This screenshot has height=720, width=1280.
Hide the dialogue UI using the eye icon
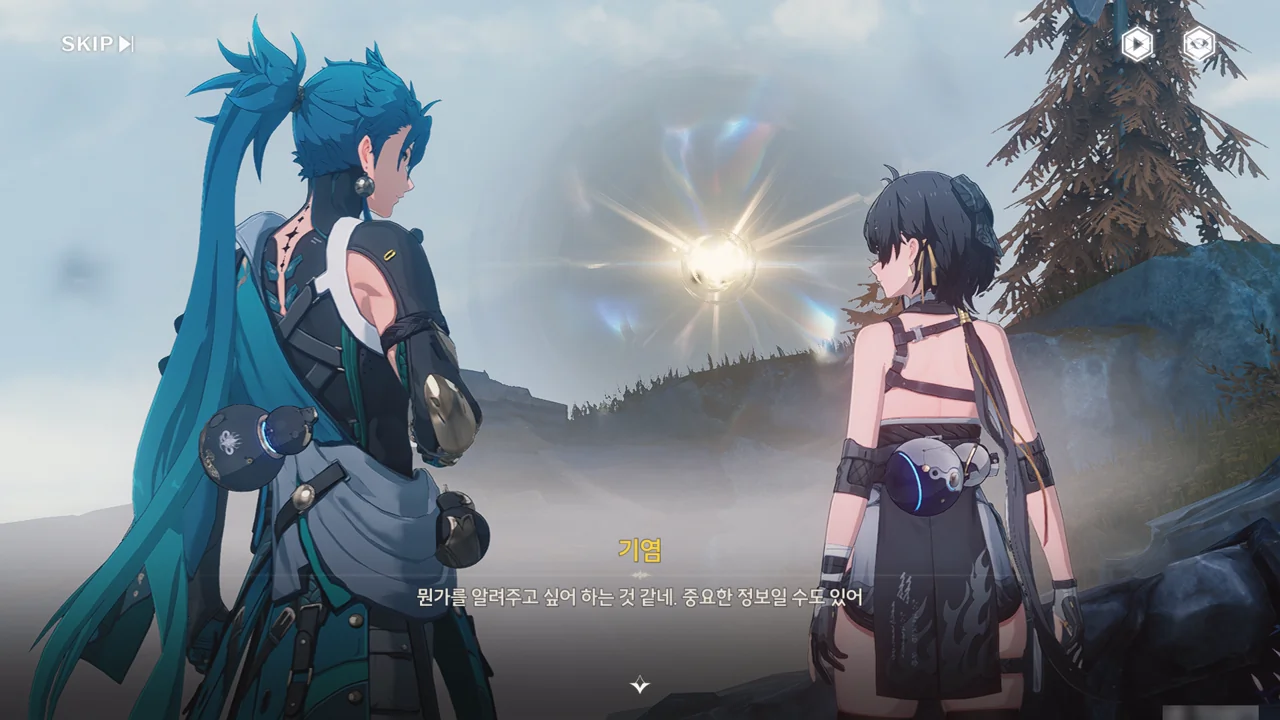(x=1198, y=44)
